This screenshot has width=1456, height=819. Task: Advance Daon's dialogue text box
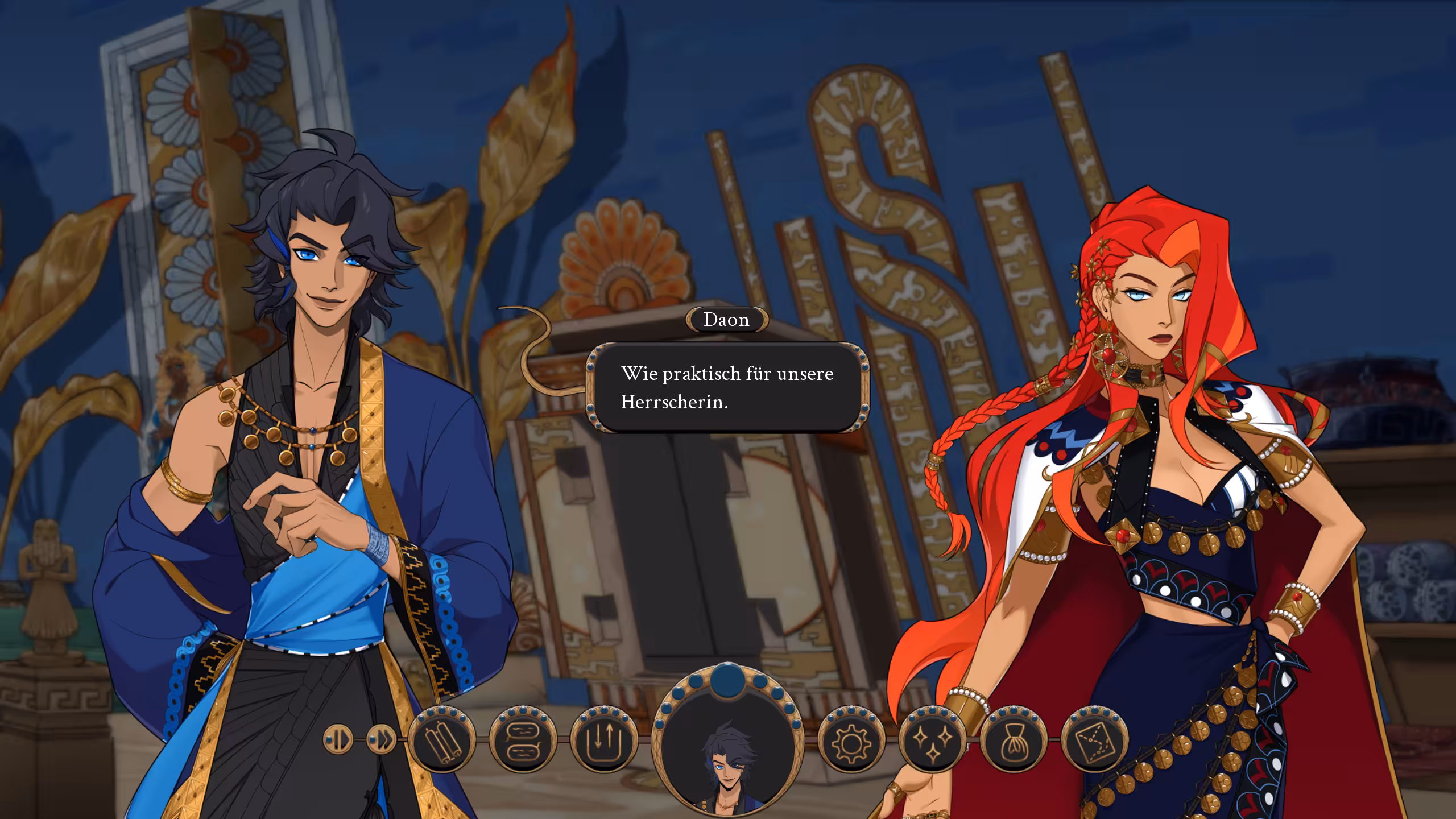click(x=727, y=387)
